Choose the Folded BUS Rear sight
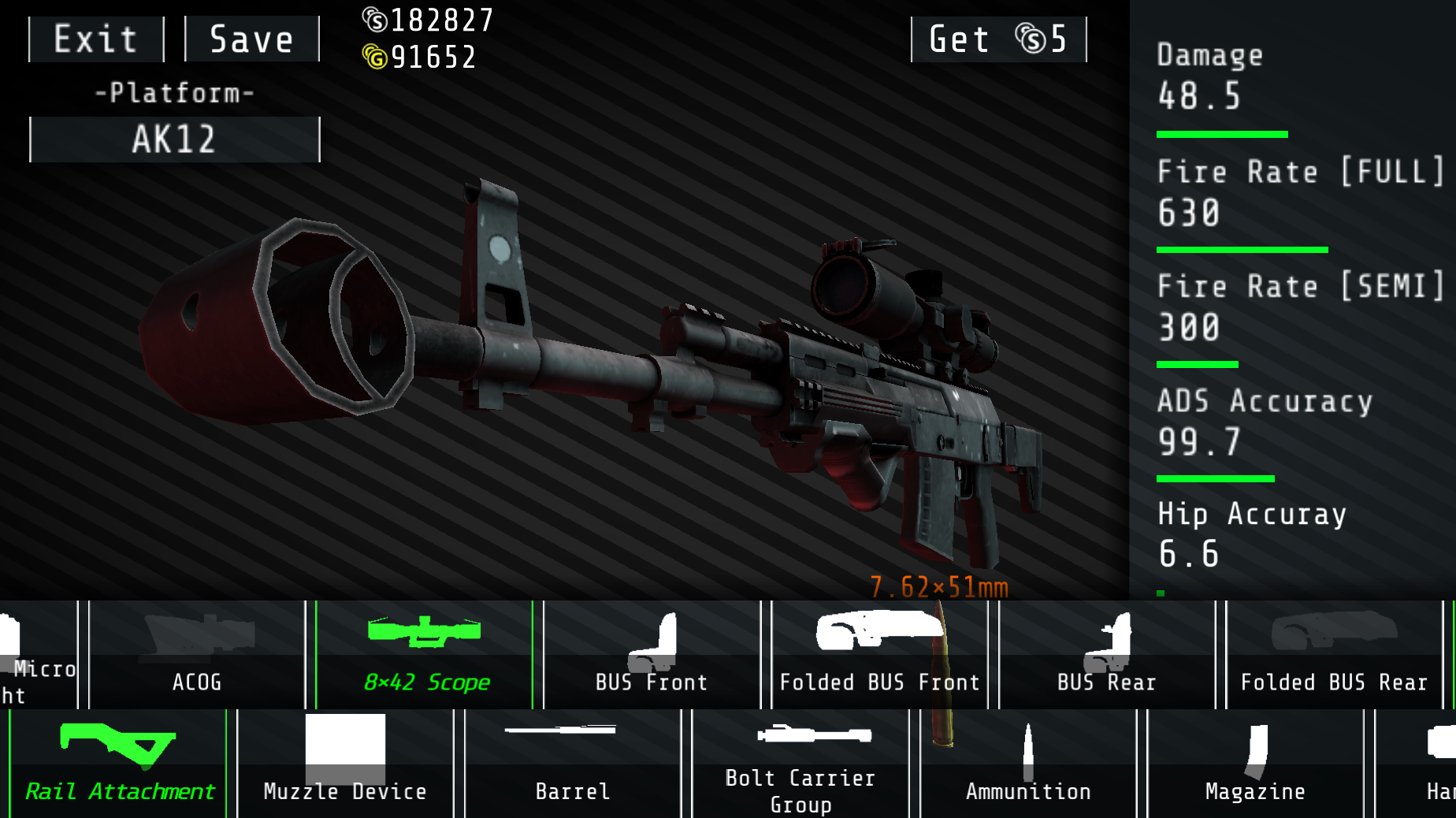Viewport: 1456px width, 818px height. click(x=1333, y=654)
